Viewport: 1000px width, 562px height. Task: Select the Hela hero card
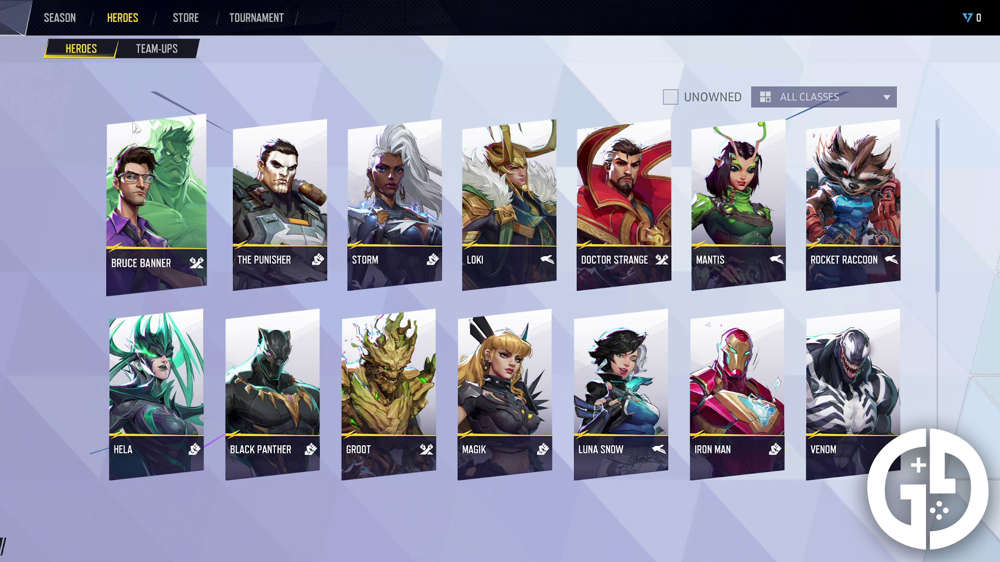pos(156,393)
